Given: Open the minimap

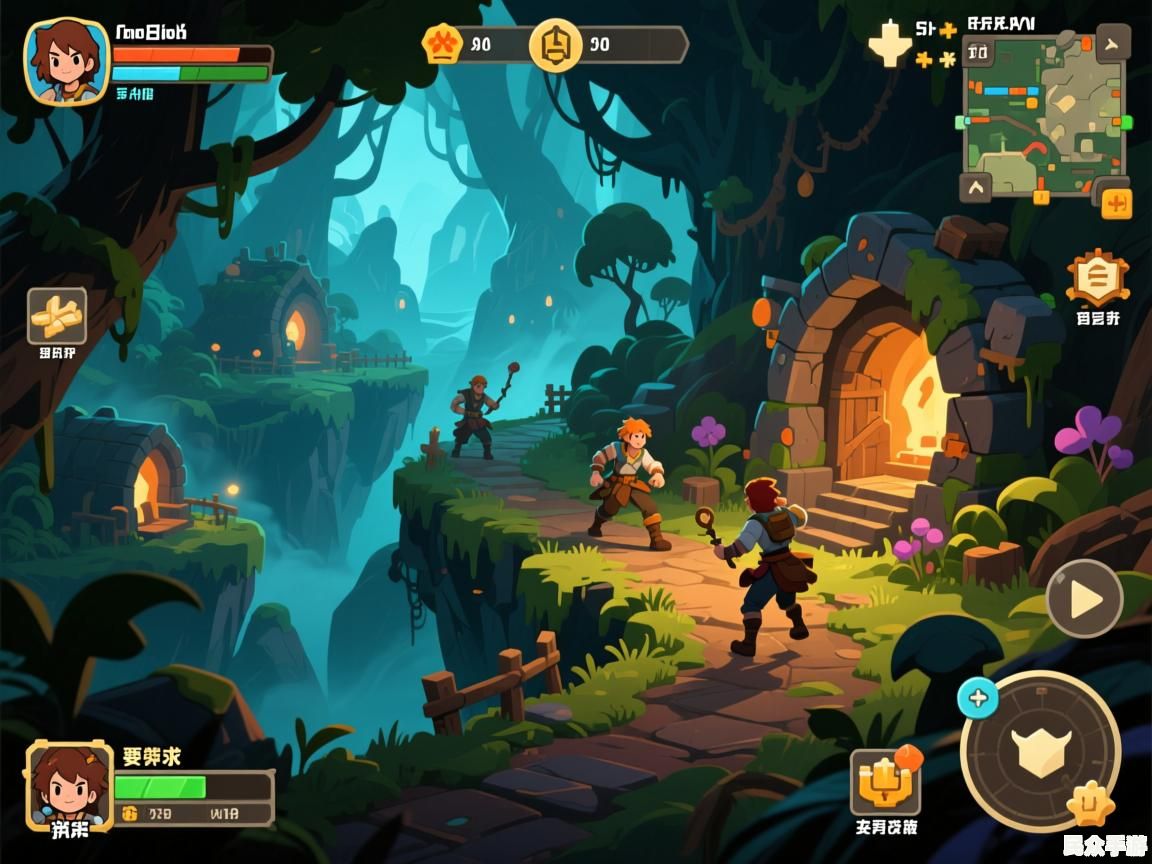Looking at the screenshot, I should (x=1043, y=115).
